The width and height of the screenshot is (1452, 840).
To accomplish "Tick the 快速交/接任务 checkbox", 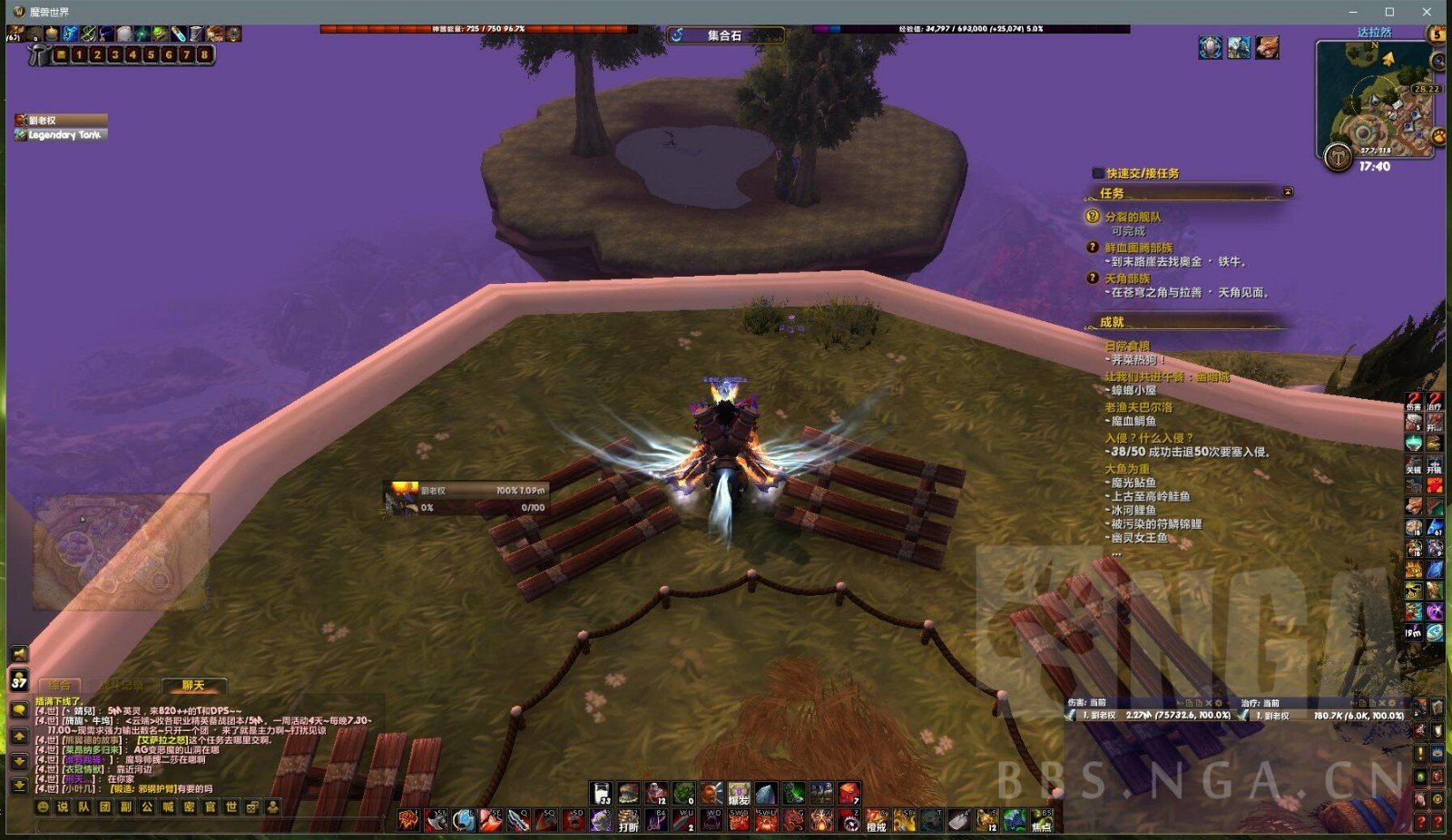I will click(1098, 173).
